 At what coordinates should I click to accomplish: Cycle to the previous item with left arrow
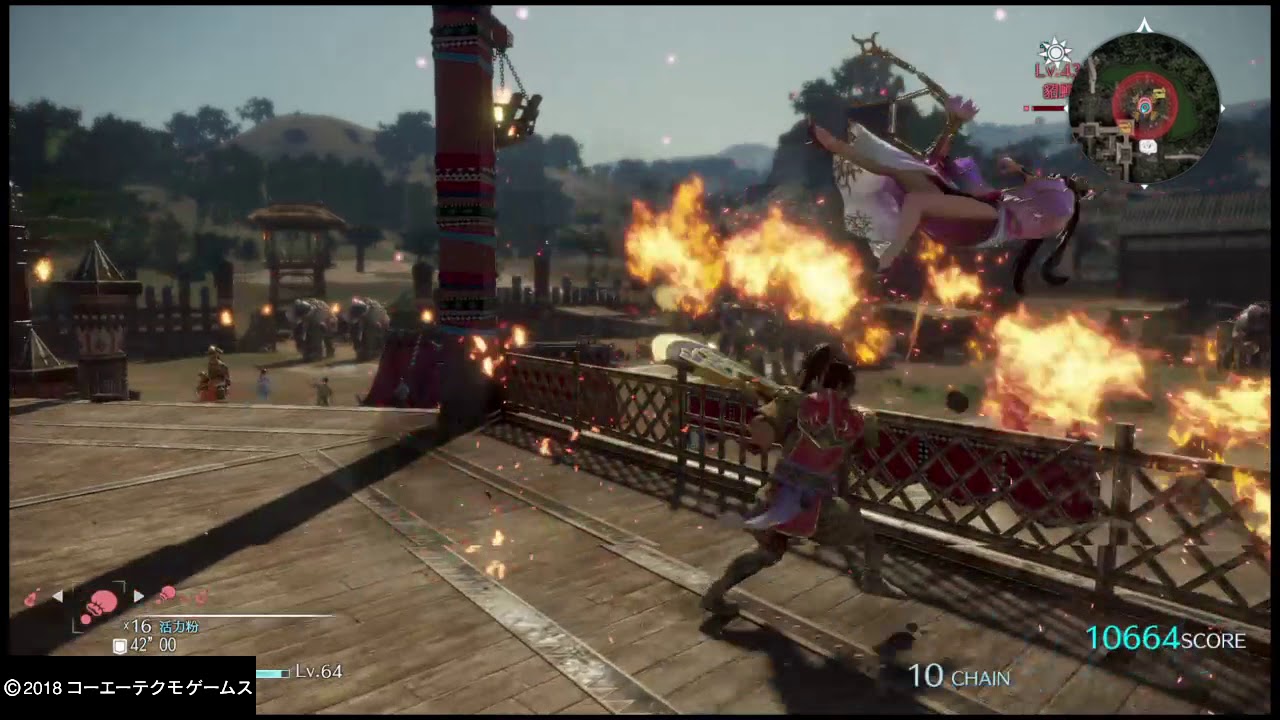pos(57,596)
